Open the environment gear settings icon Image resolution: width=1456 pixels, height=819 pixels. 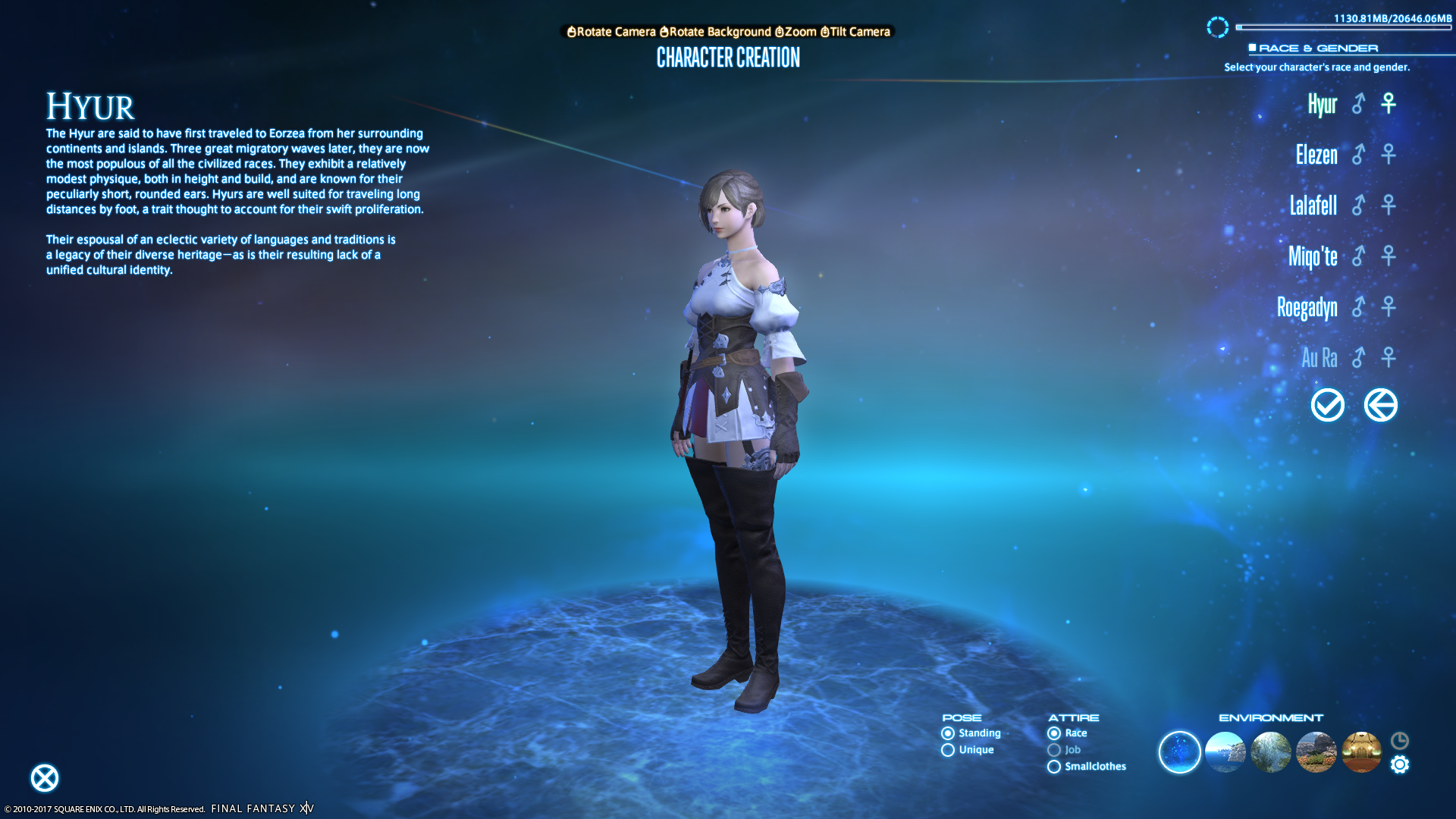[x=1400, y=764]
